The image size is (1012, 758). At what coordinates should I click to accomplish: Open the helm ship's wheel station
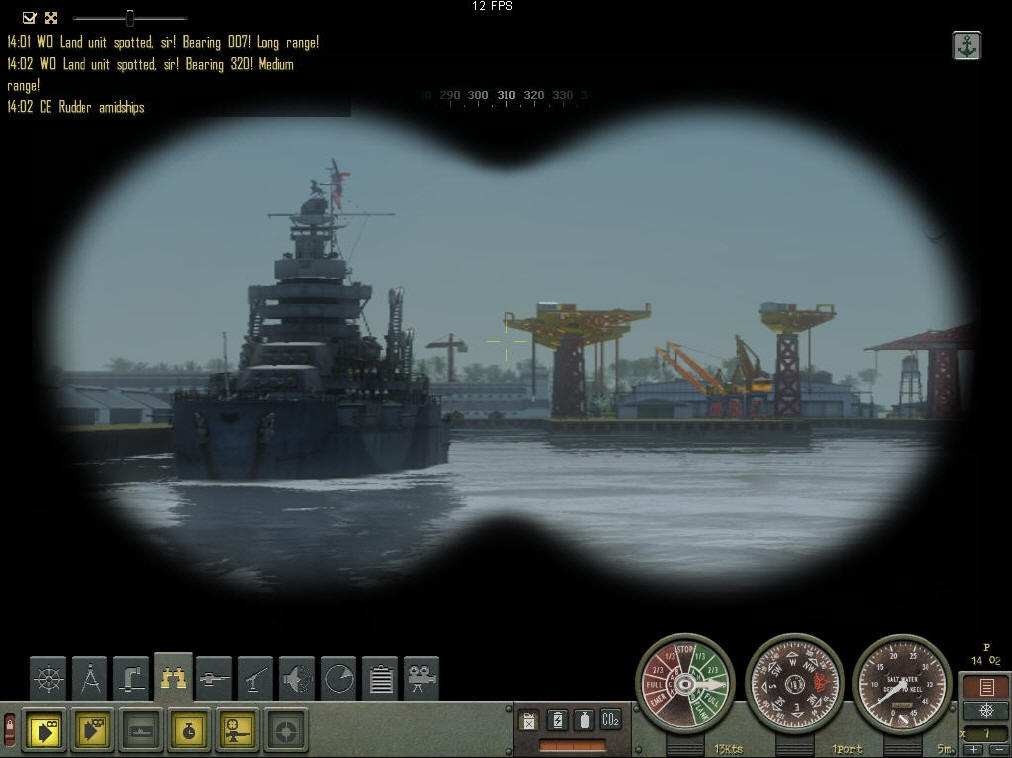(47, 679)
